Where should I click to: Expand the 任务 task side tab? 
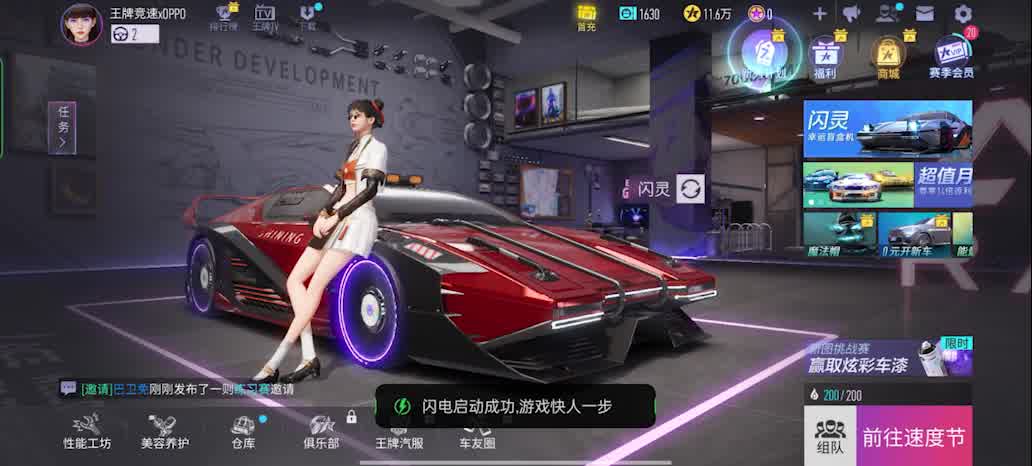coord(63,128)
